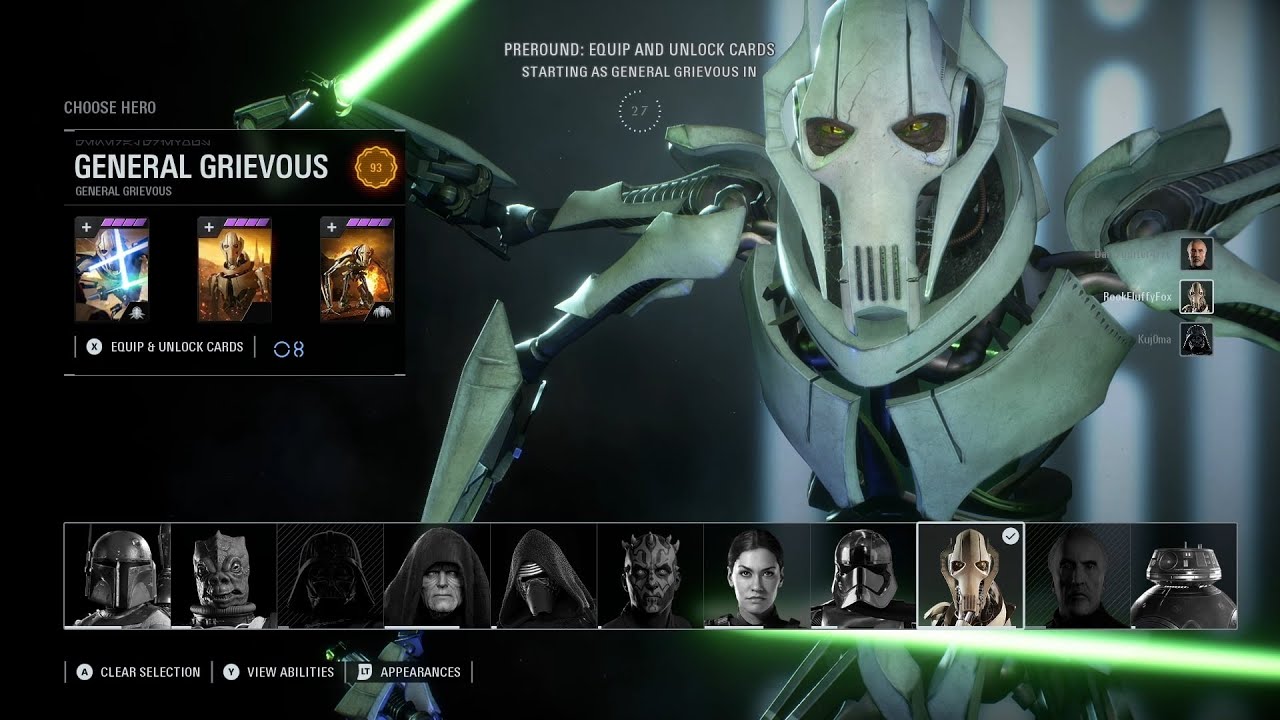
Task: Choose Bossk from the hero row
Action: click(x=224, y=576)
